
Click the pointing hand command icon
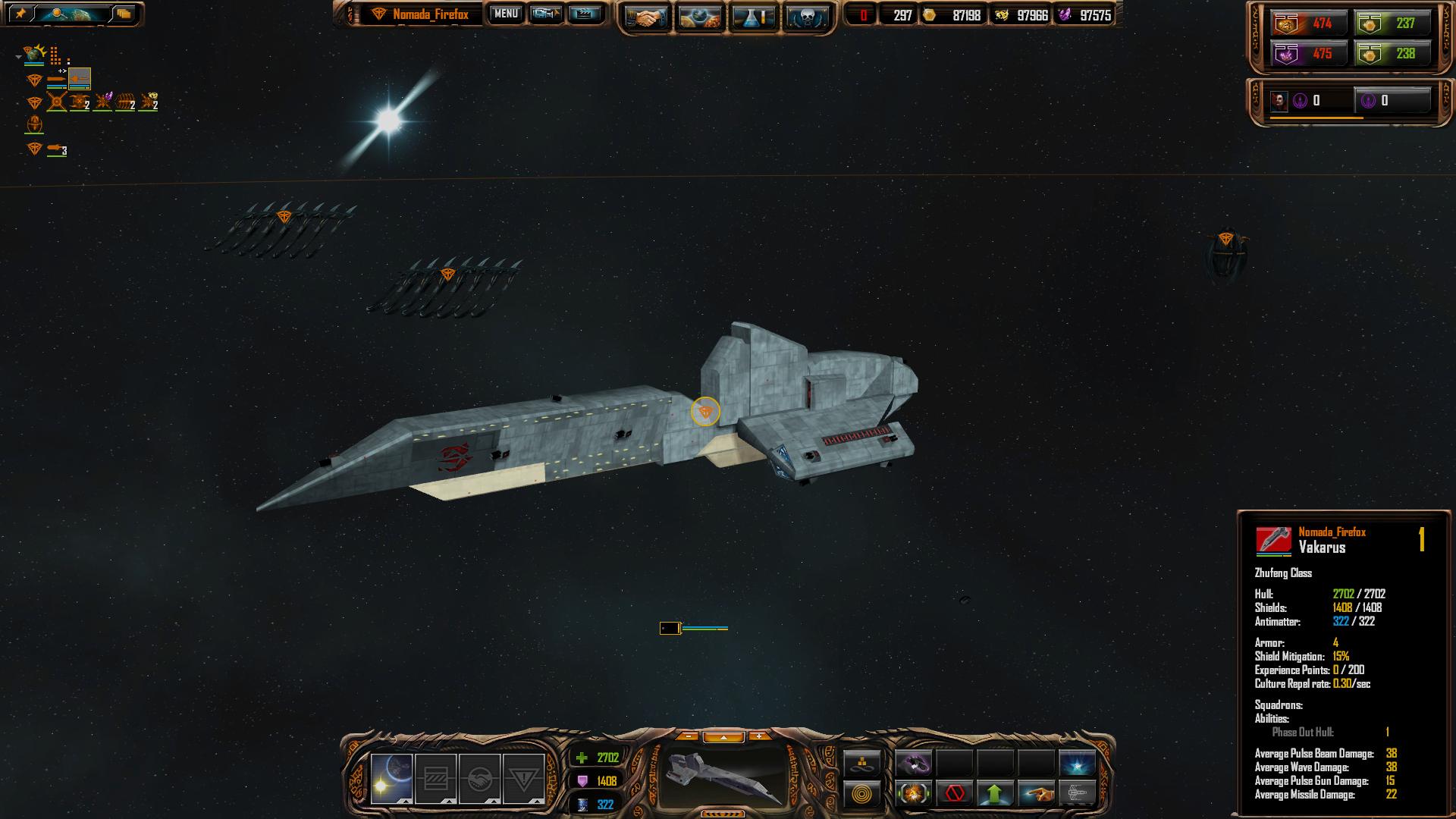(x=1036, y=794)
